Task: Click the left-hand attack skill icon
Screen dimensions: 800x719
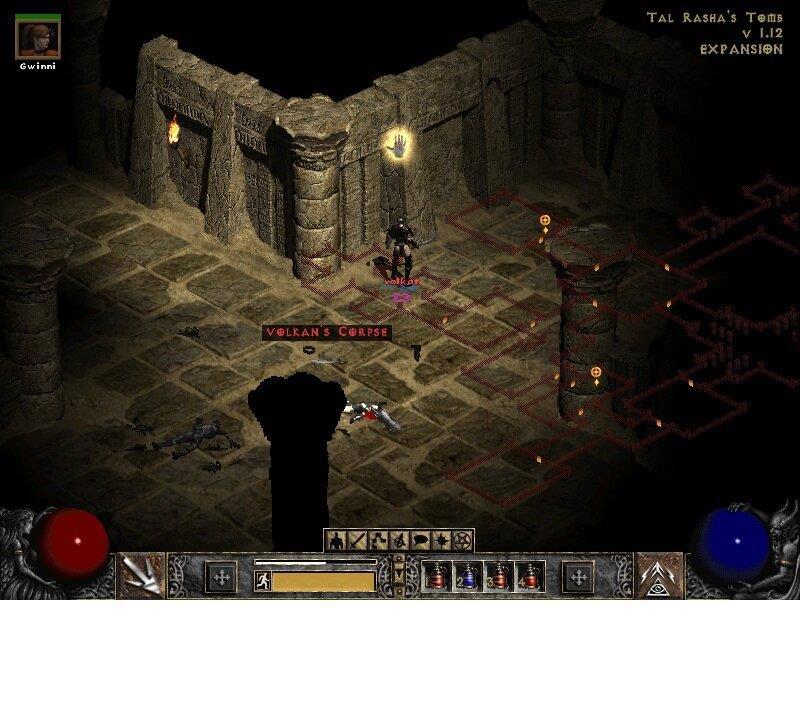Action: 141,576
